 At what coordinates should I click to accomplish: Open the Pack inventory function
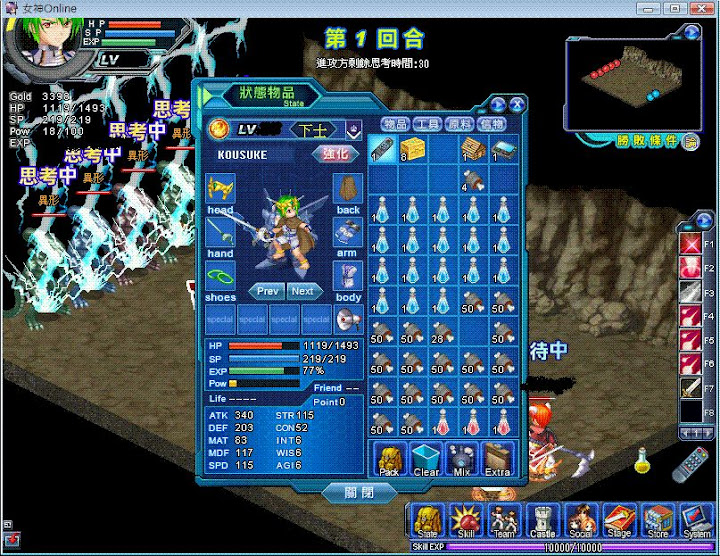[x=389, y=461]
